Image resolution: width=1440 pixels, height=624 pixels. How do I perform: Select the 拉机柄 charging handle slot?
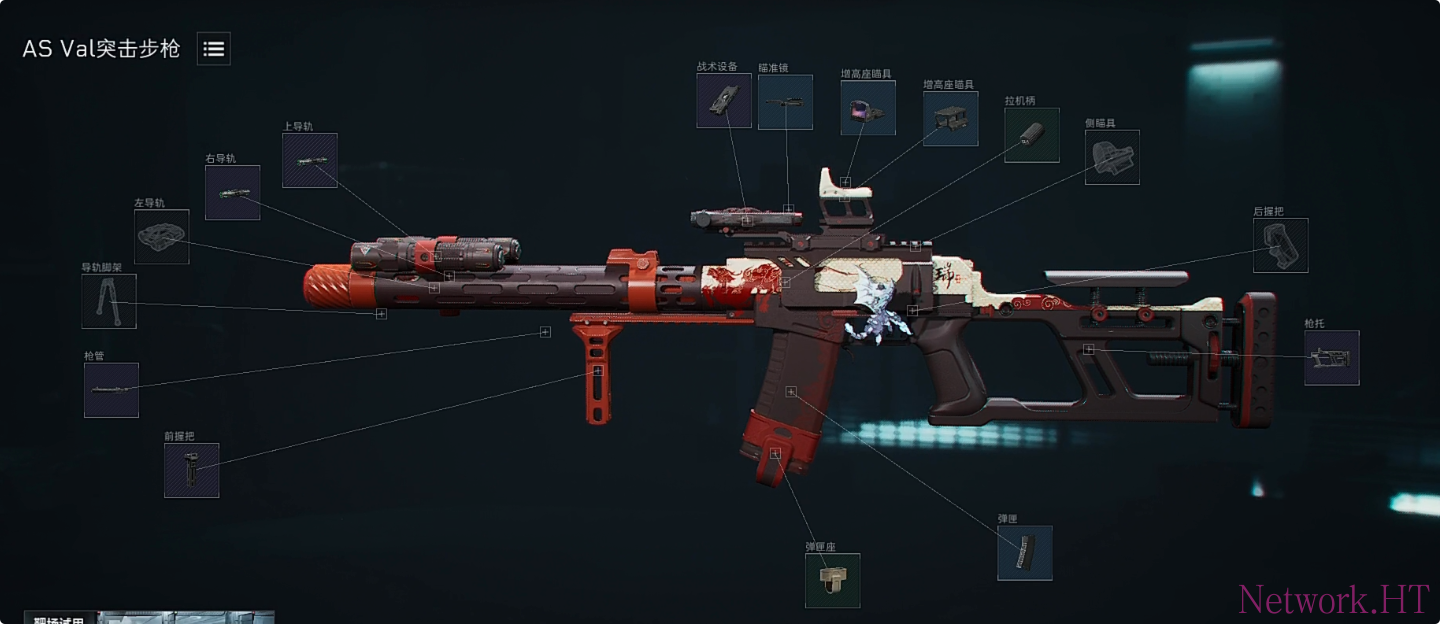tap(1032, 135)
